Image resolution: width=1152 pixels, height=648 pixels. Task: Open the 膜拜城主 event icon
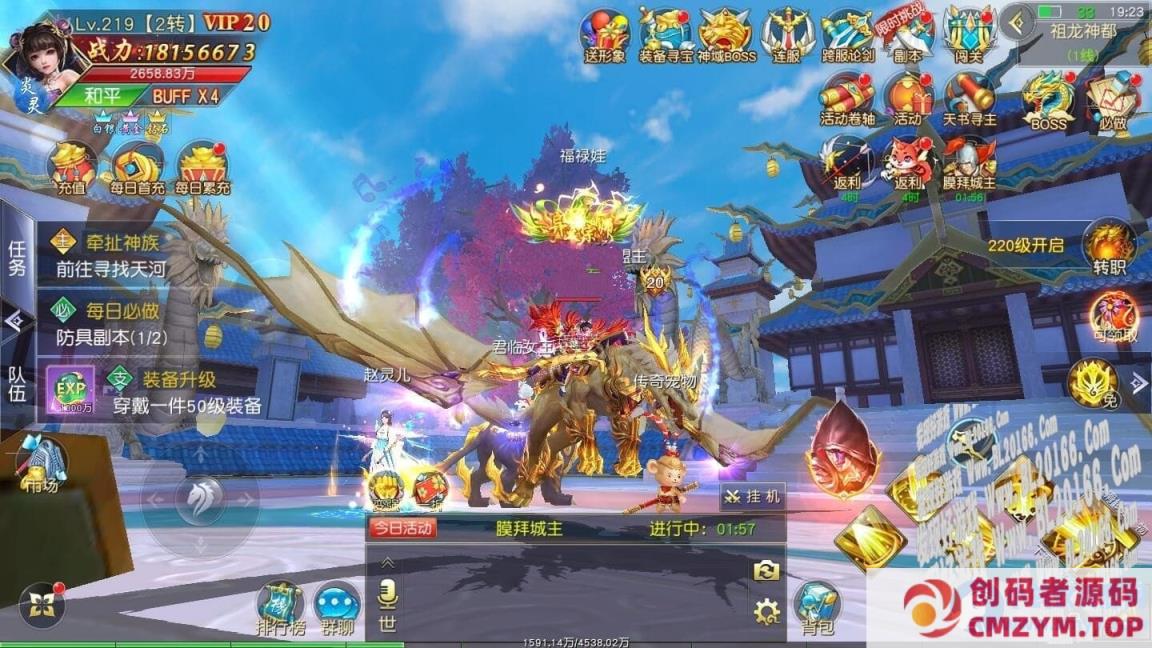coord(969,163)
